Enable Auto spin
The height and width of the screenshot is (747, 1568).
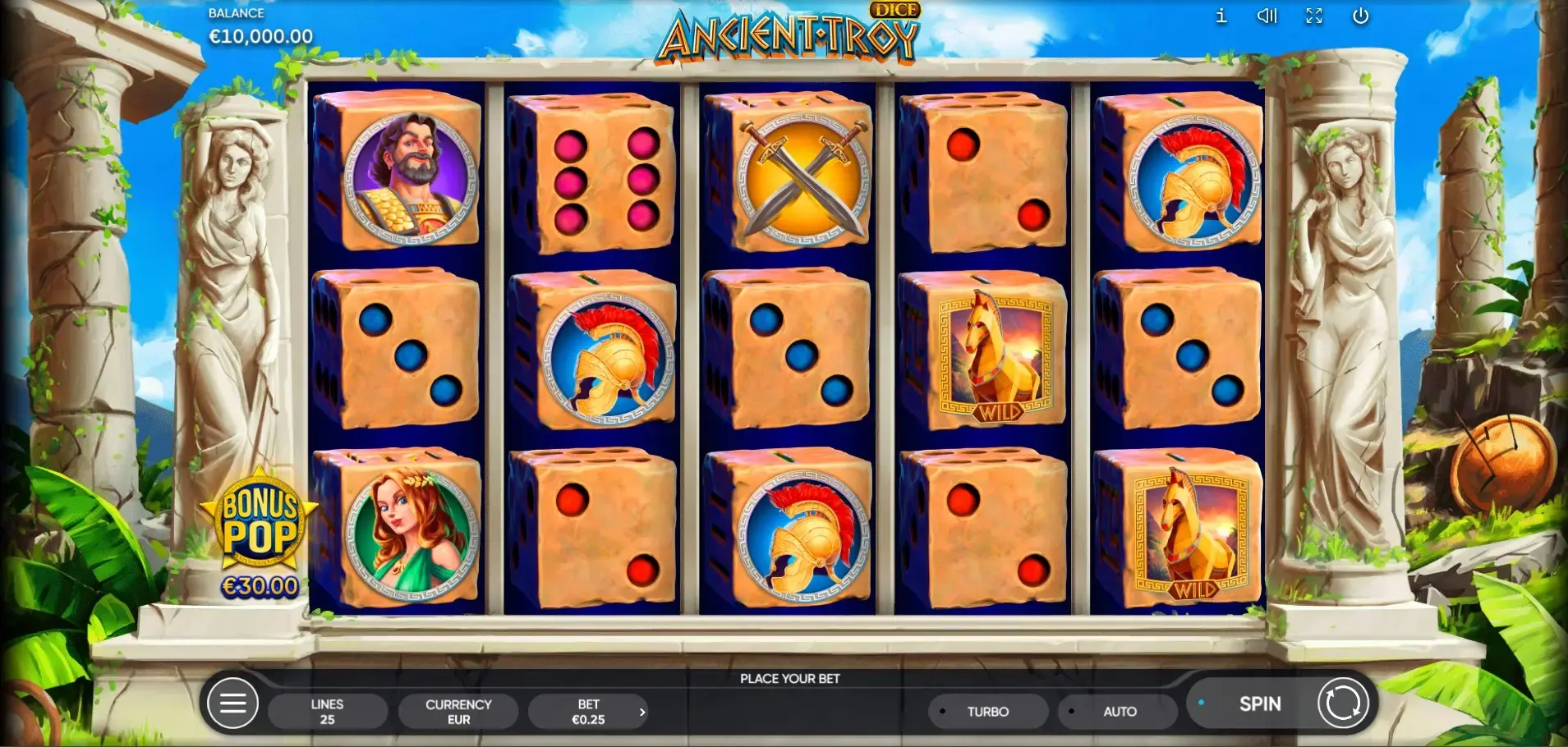[1118, 712]
